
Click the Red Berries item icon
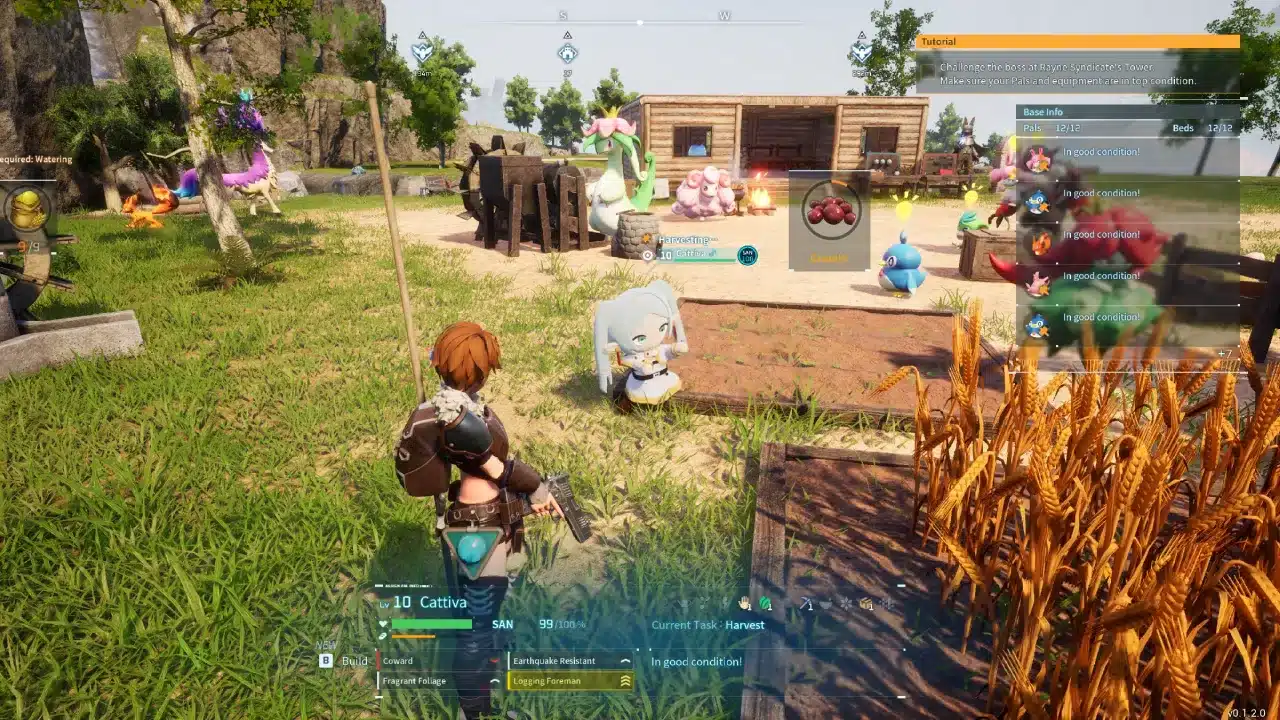click(x=833, y=210)
